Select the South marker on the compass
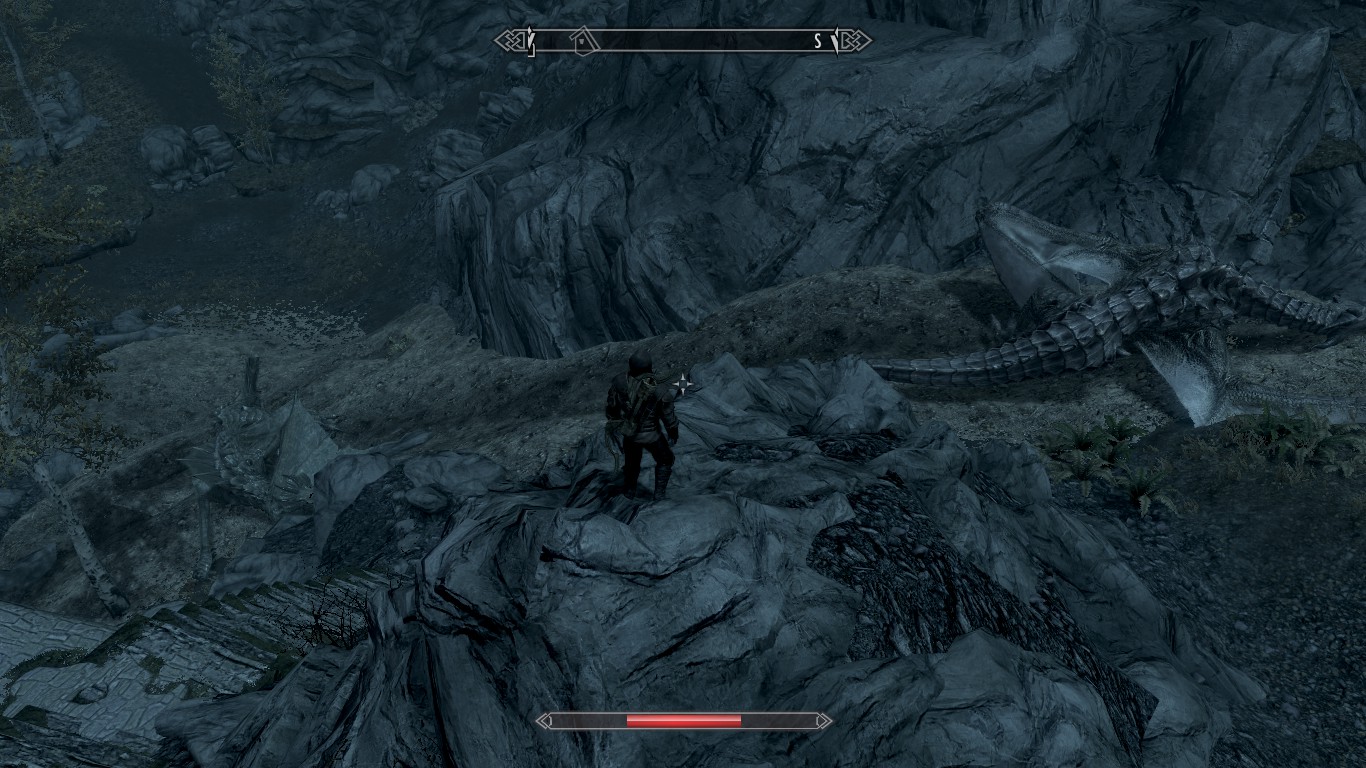Image resolution: width=1366 pixels, height=768 pixels. point(817,41)
